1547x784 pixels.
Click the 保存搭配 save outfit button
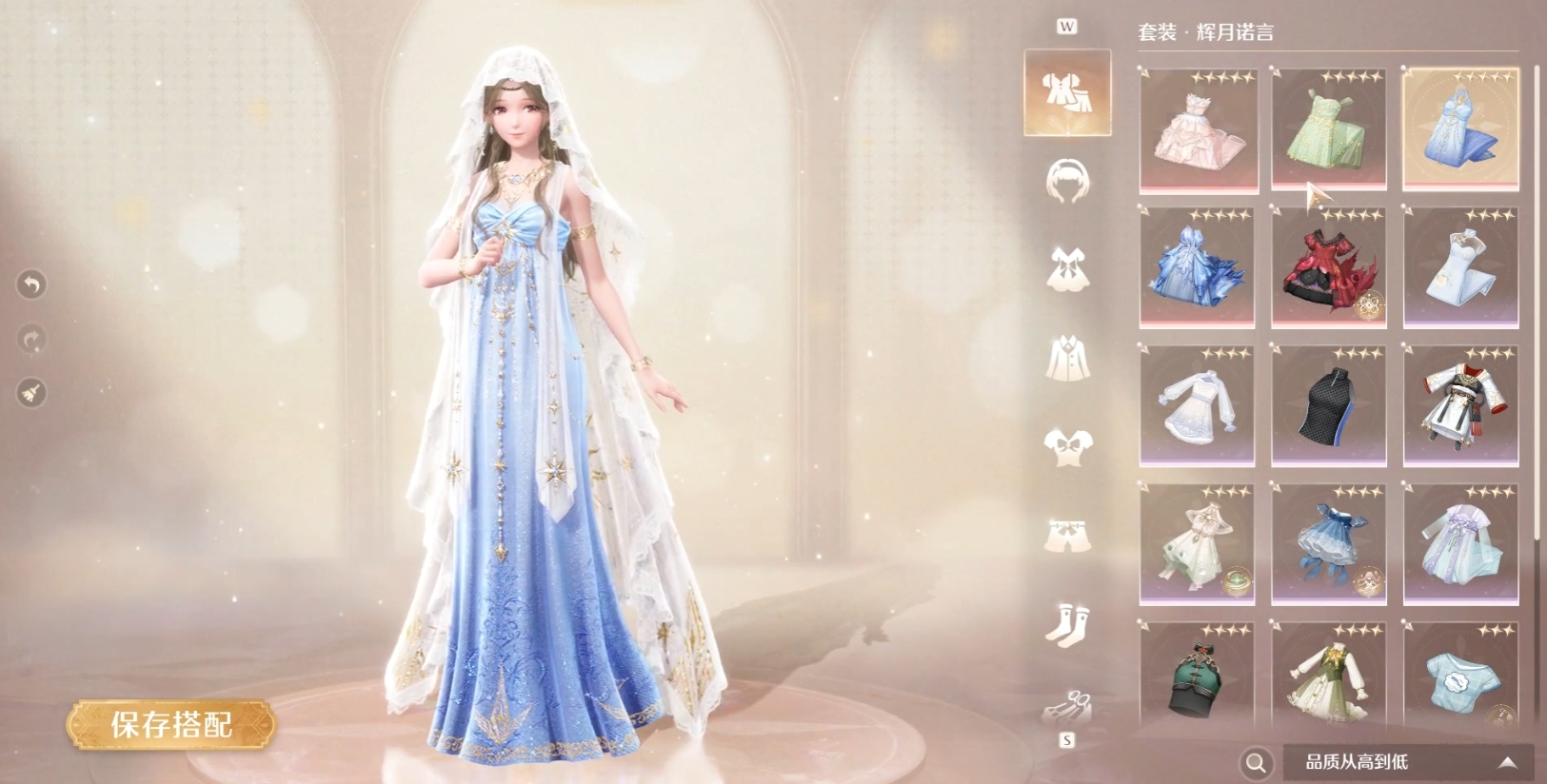171,725
